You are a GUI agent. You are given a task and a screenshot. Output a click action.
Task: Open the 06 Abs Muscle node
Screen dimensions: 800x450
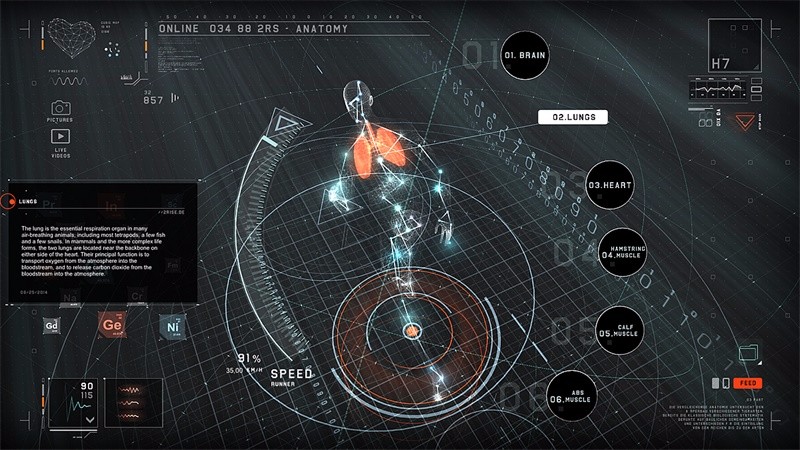tap(571, 398)
